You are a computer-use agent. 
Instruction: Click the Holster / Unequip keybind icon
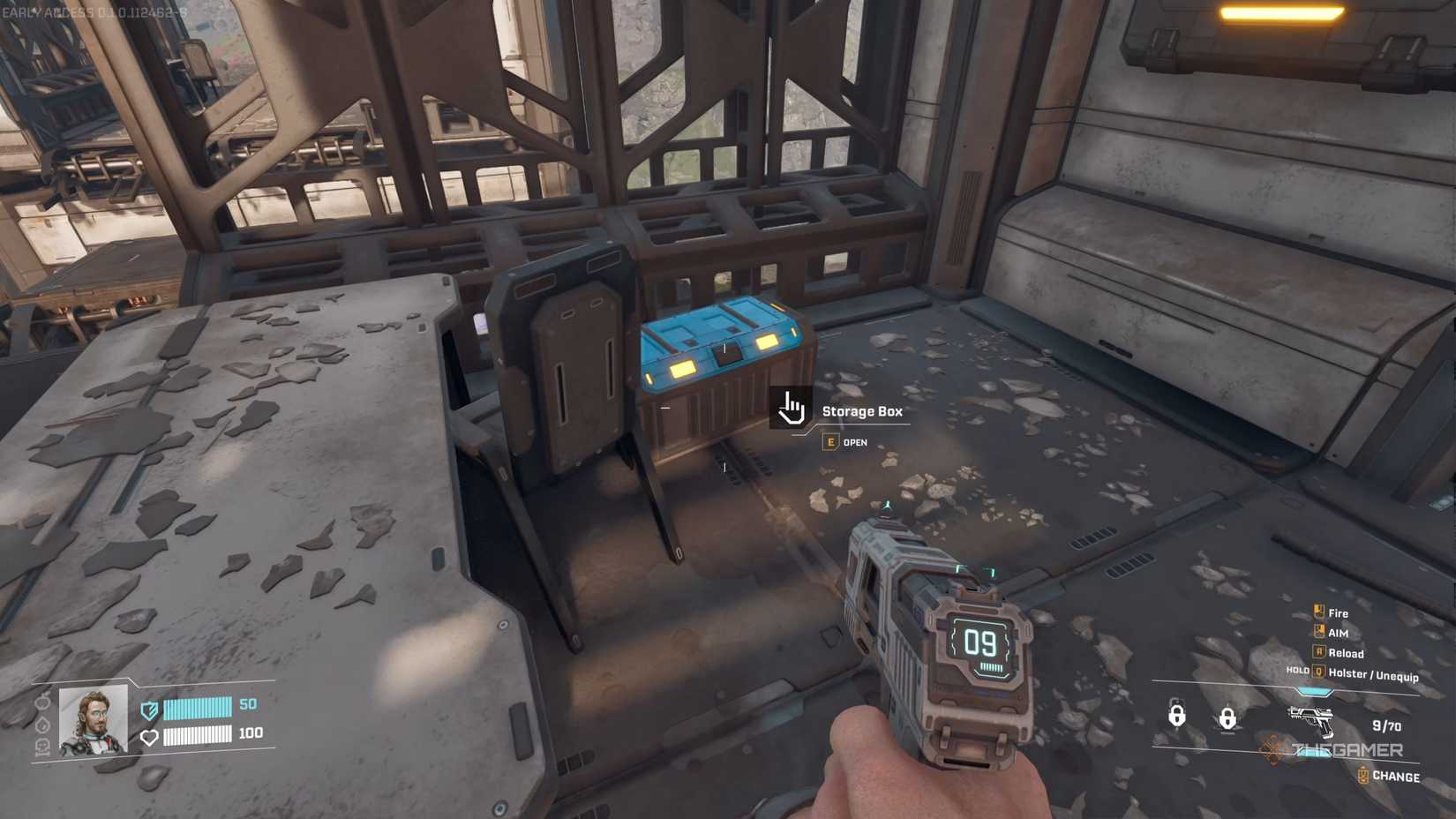tap(1317, 672)
